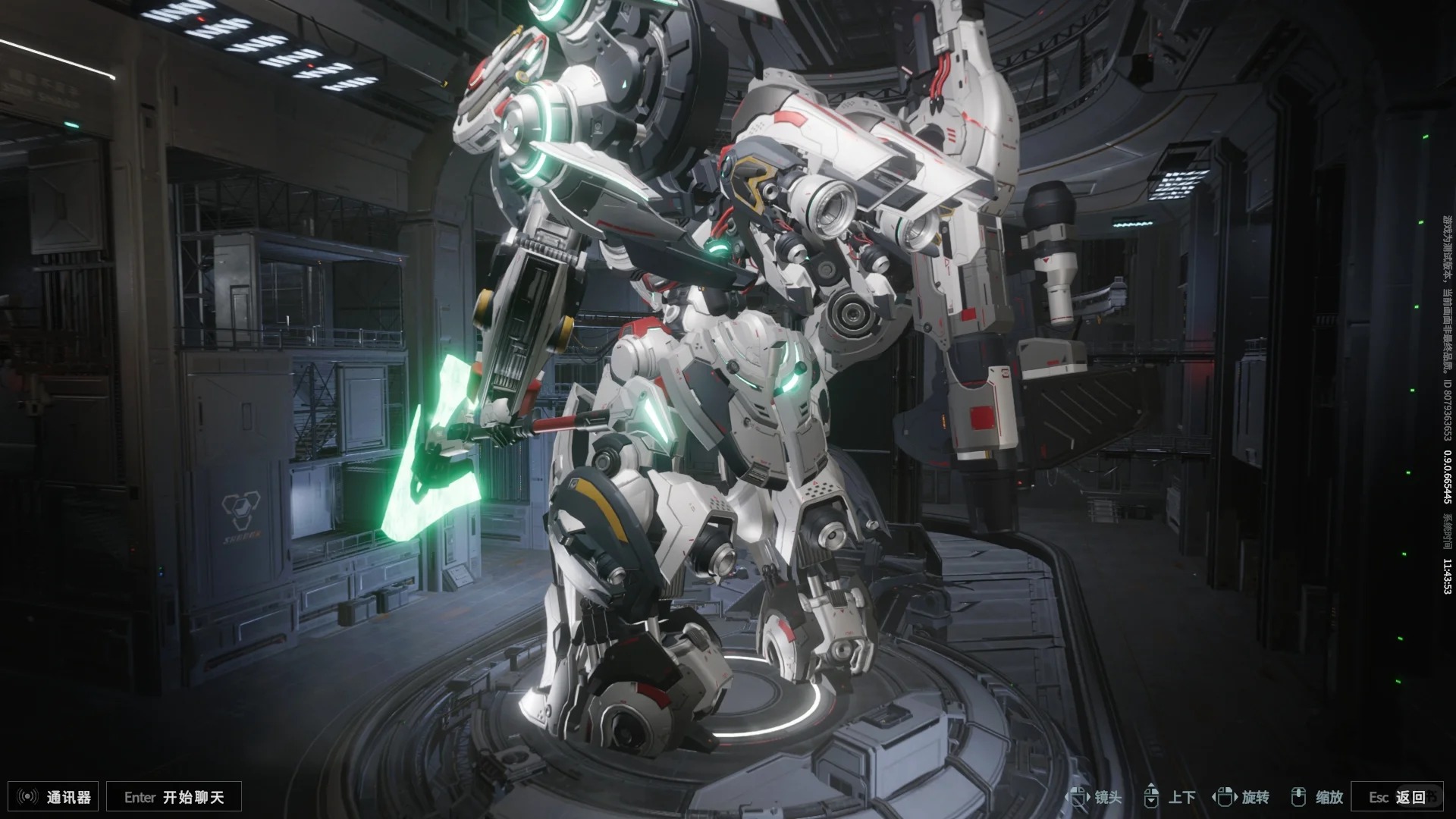Viewport: 1456px width, 819px height.
Task: Open the 通讯器 communicator panel
Action: tap(56, 797)
